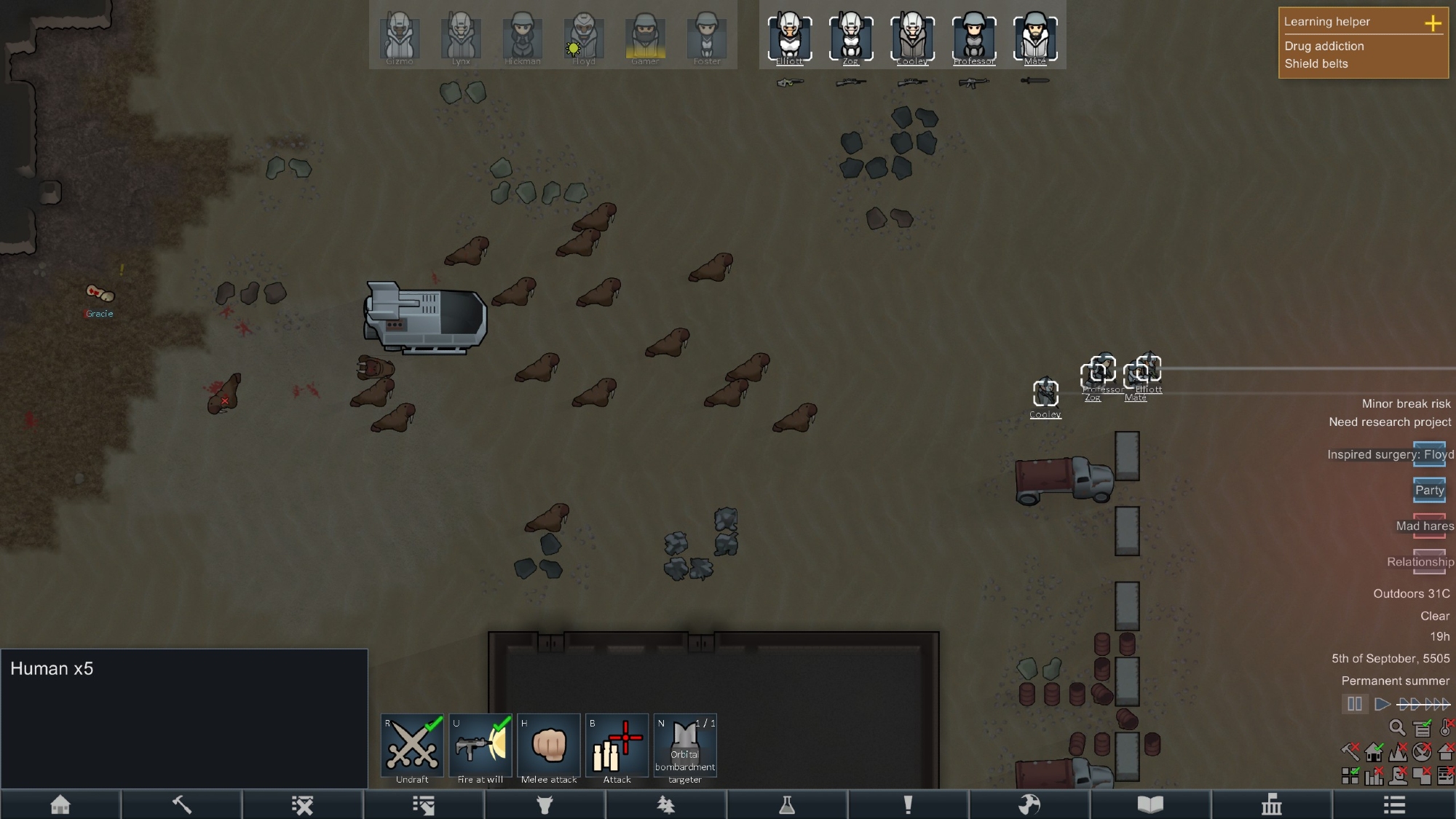Activate the Attack order button
Viewport: 1456px width, 819px height.
click(617, 745)
